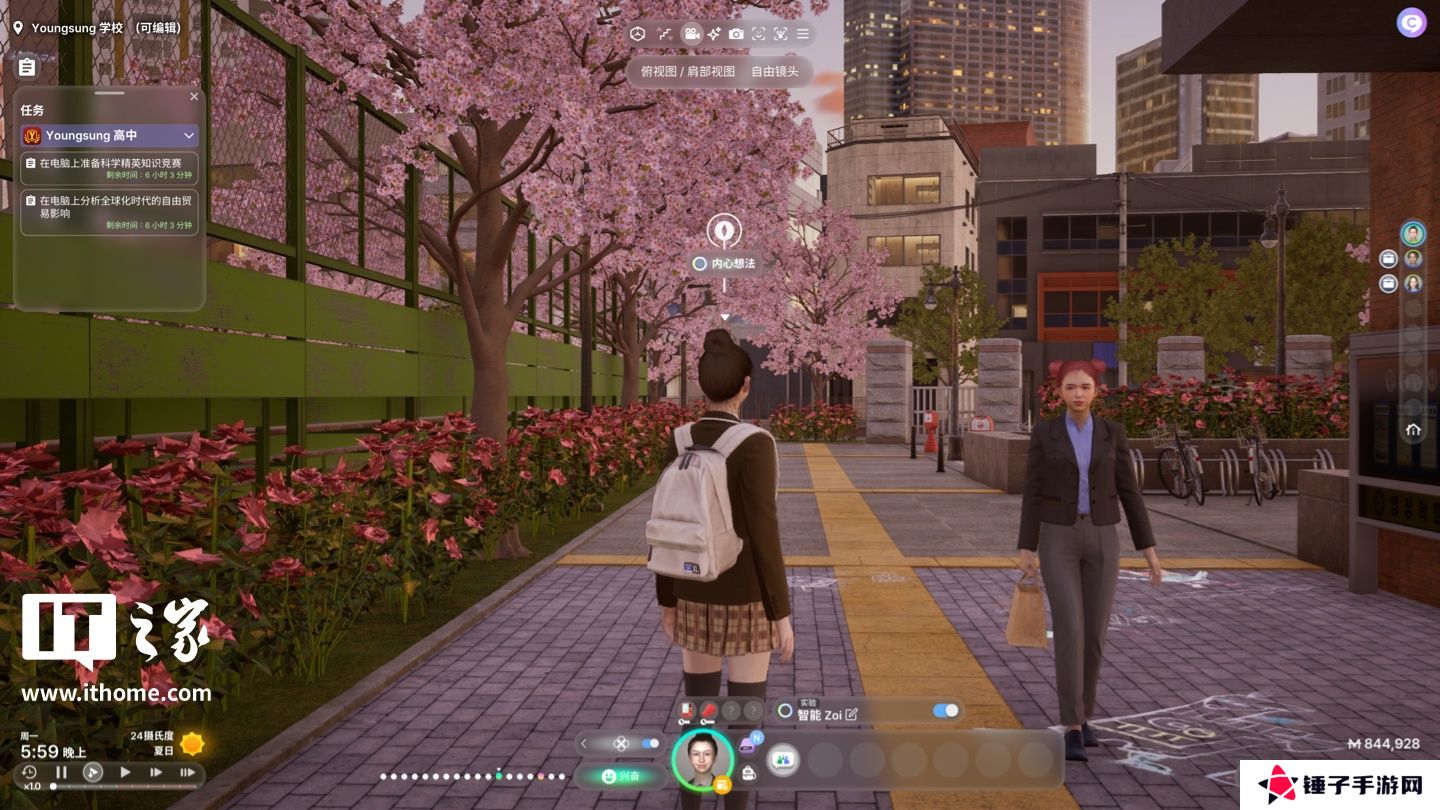
Task: Select the science knowledge competition task
Action: click(x=109, y=168)
